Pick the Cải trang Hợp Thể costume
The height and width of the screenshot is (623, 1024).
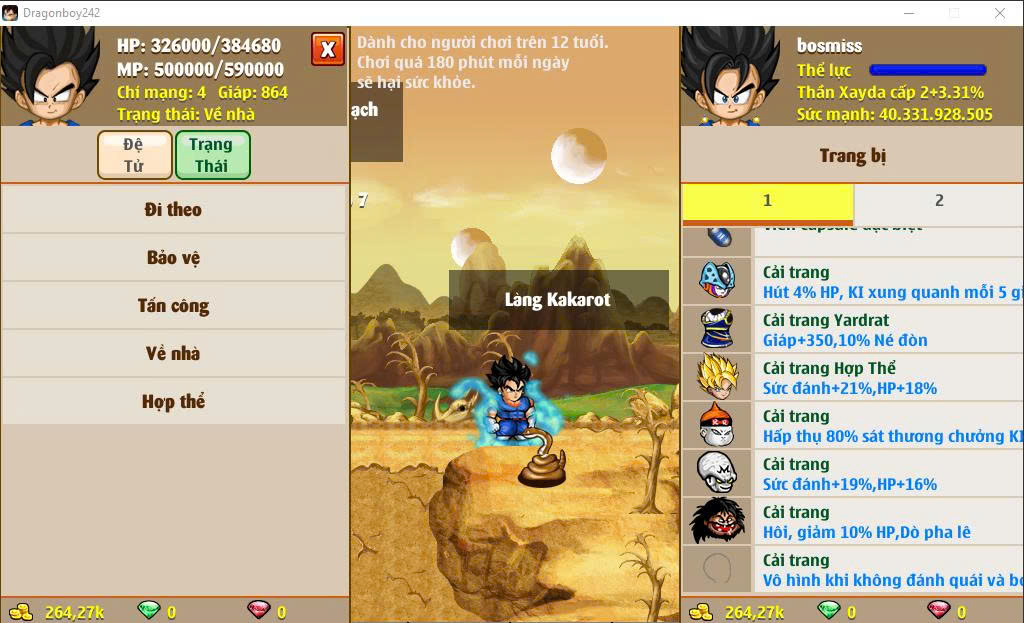[x=852, y=378]
